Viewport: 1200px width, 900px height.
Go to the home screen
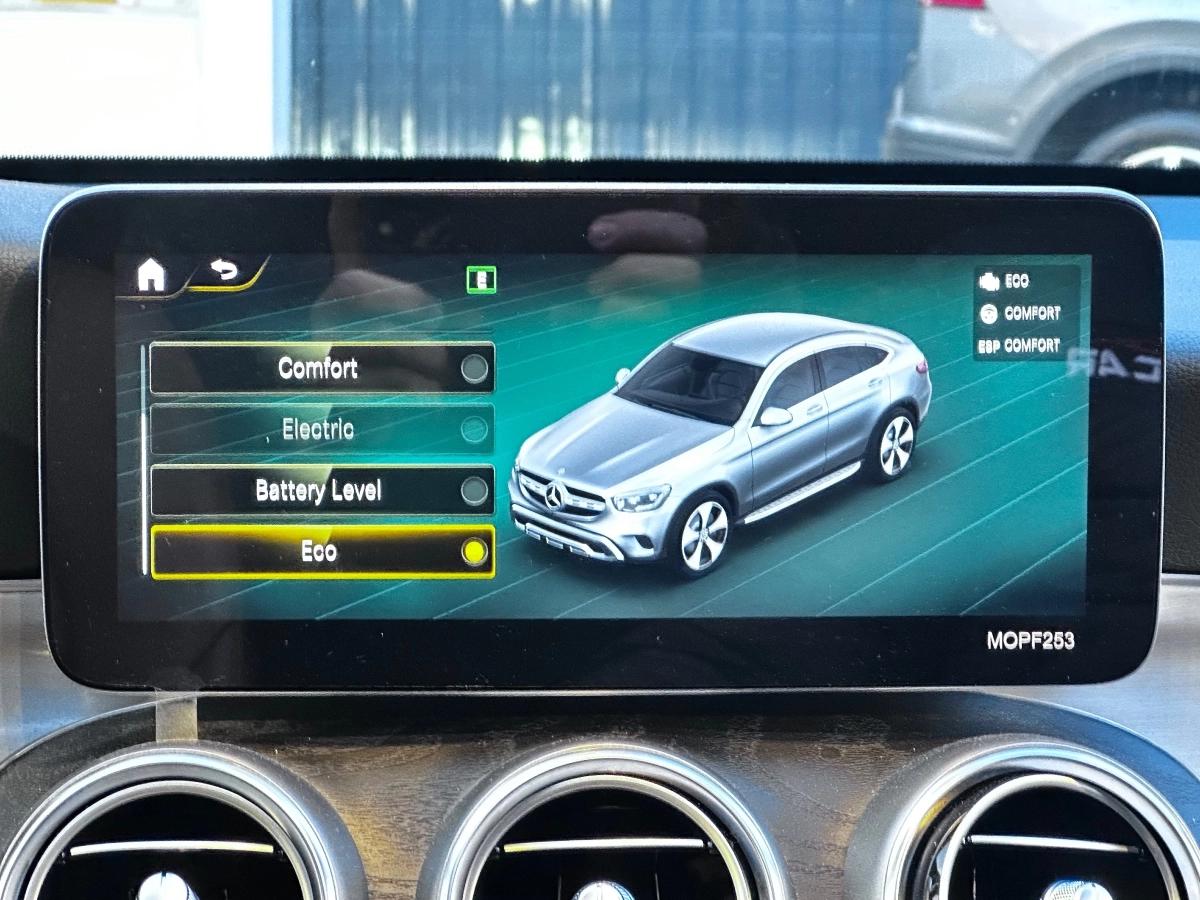pos(151,274)
